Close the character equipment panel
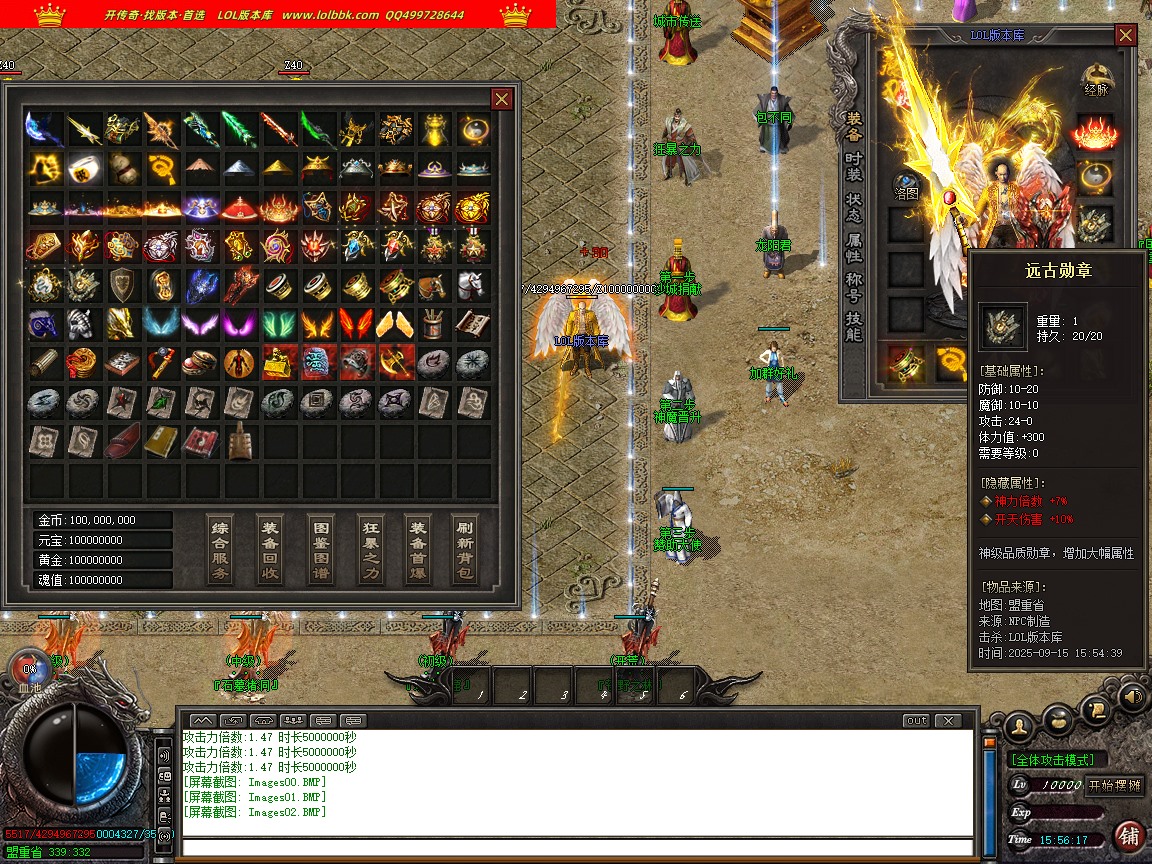The height and width of the screenshot is (864, 1152). 1126,36
